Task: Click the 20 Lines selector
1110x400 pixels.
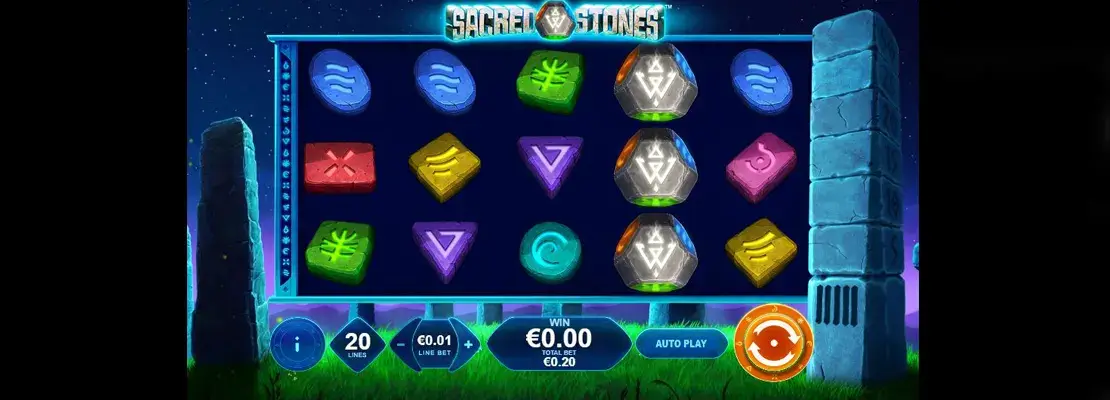Action: coord(358,343)
